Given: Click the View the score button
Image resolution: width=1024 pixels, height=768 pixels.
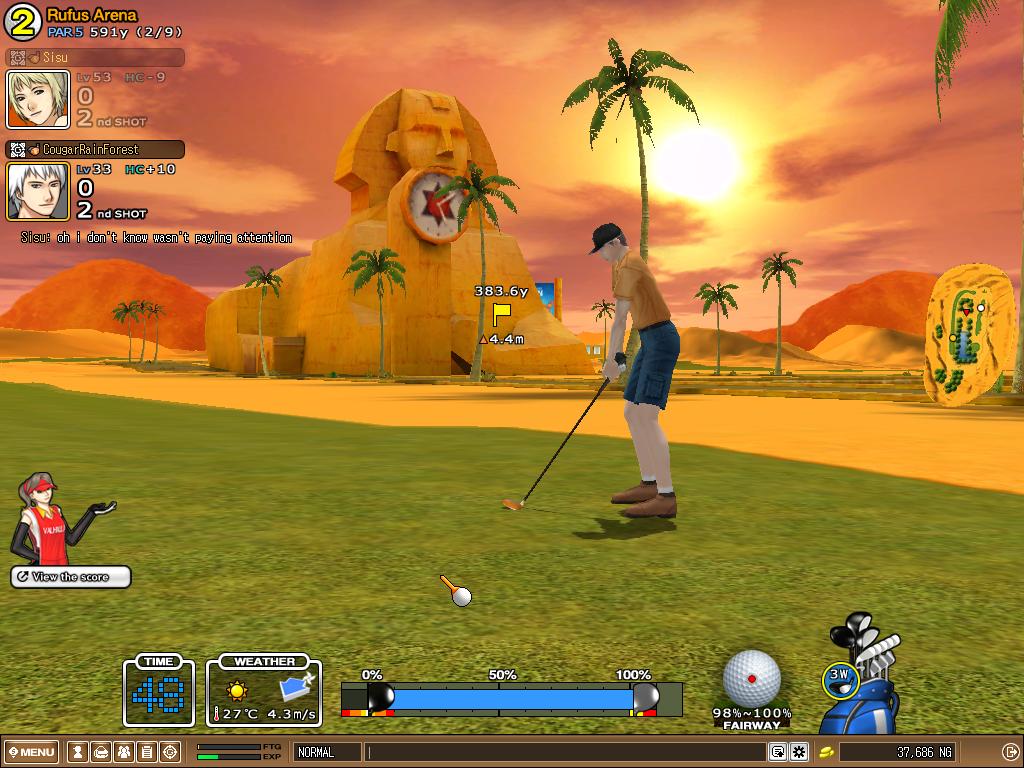Looking at the screenshot, I should pyautogui.click(x=71, y=577).
